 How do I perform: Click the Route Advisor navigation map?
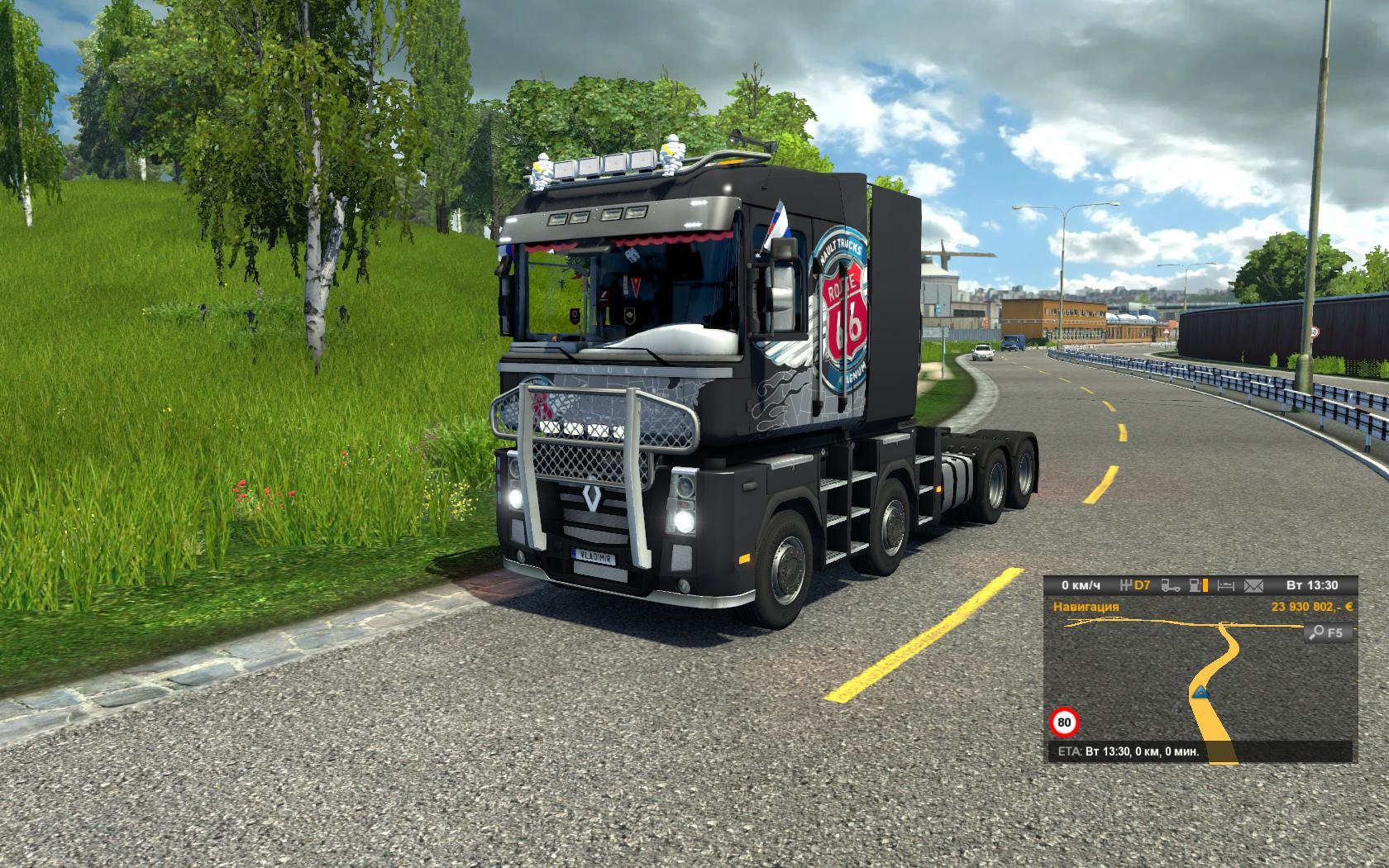coord(1199,678)
